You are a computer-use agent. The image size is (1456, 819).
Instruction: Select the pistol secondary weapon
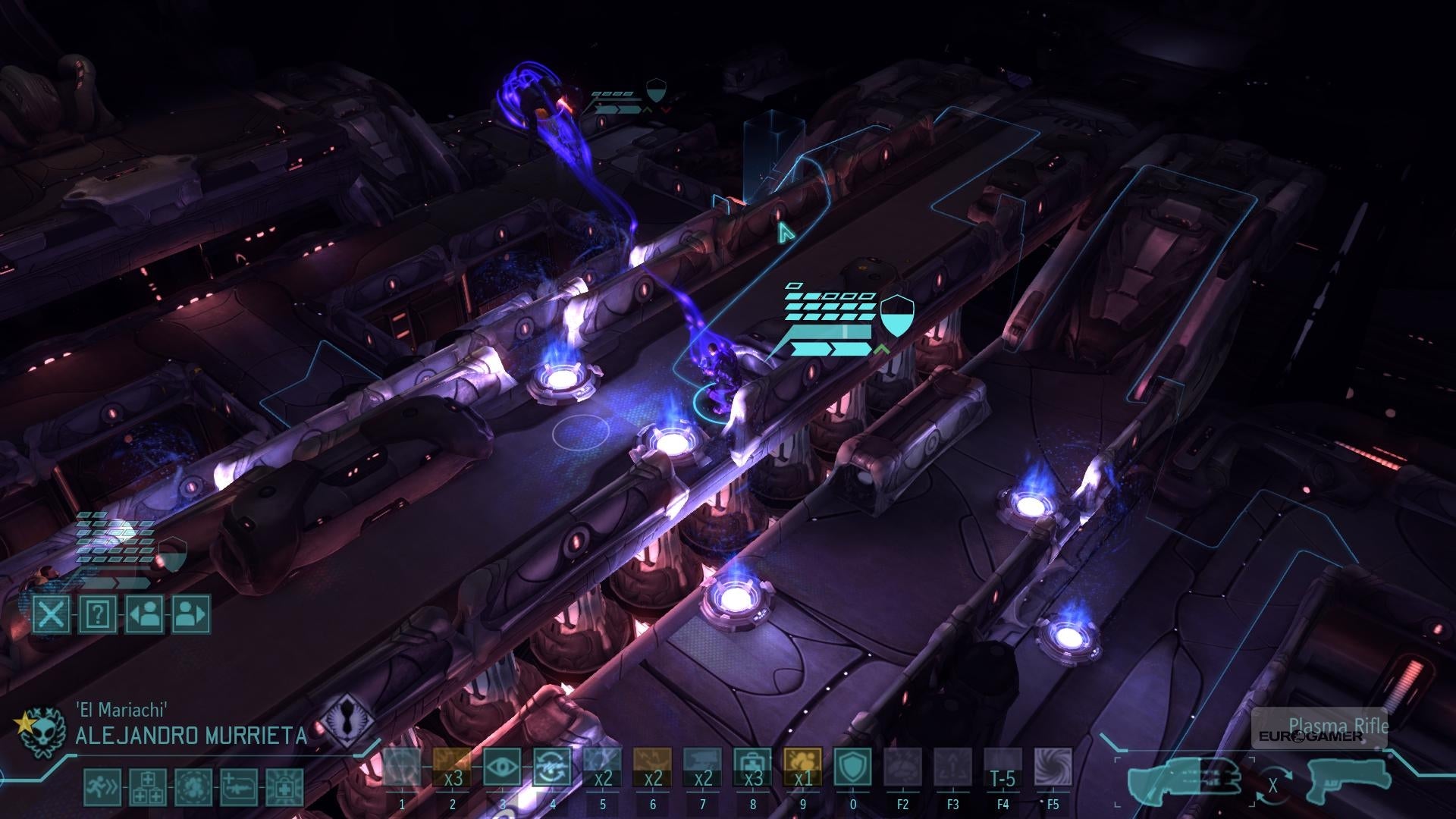1348,781
